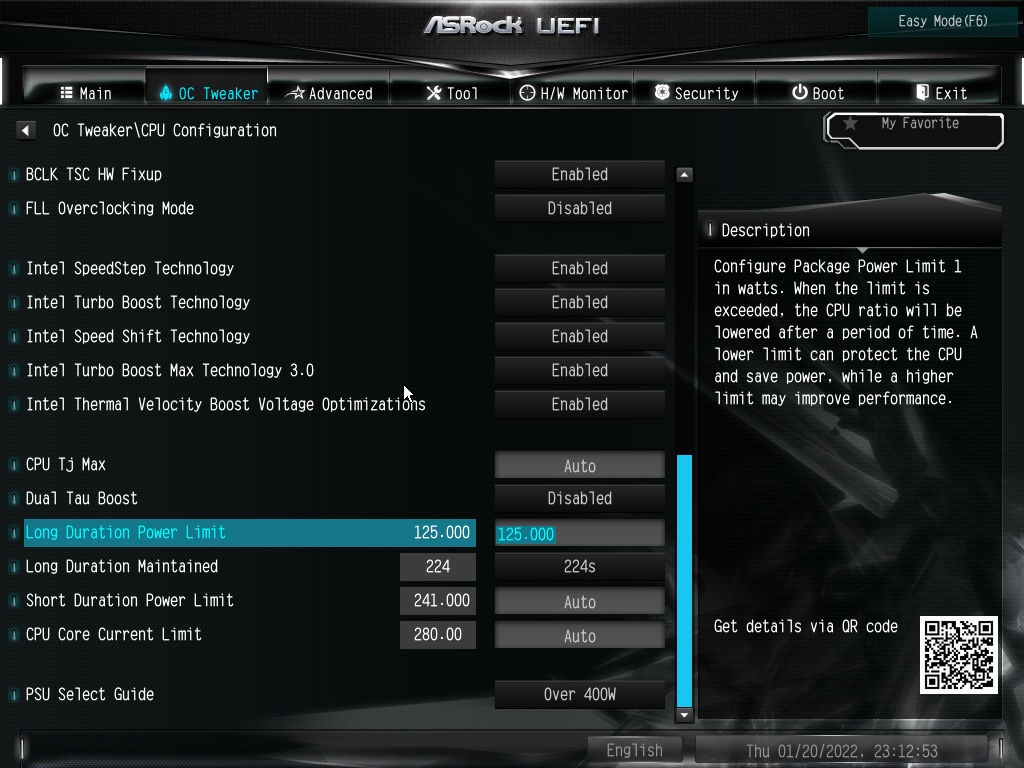This screenshot has height=768, width=1024.
Task: Change the language from English
Action: click(x=634, y=750)
